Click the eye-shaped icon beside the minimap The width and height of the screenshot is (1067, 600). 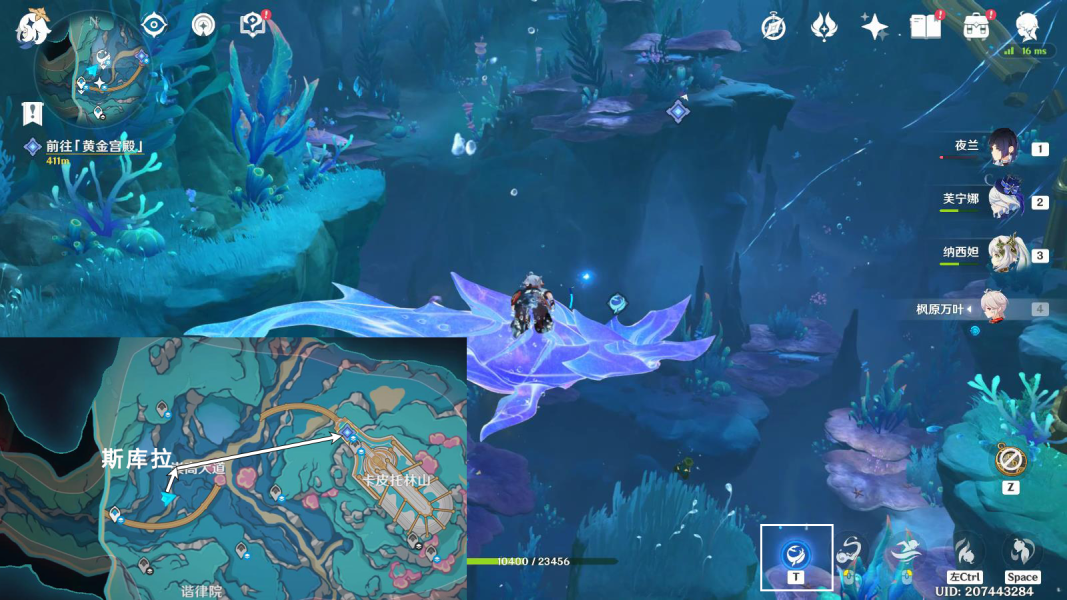click(x=154, y=25)
